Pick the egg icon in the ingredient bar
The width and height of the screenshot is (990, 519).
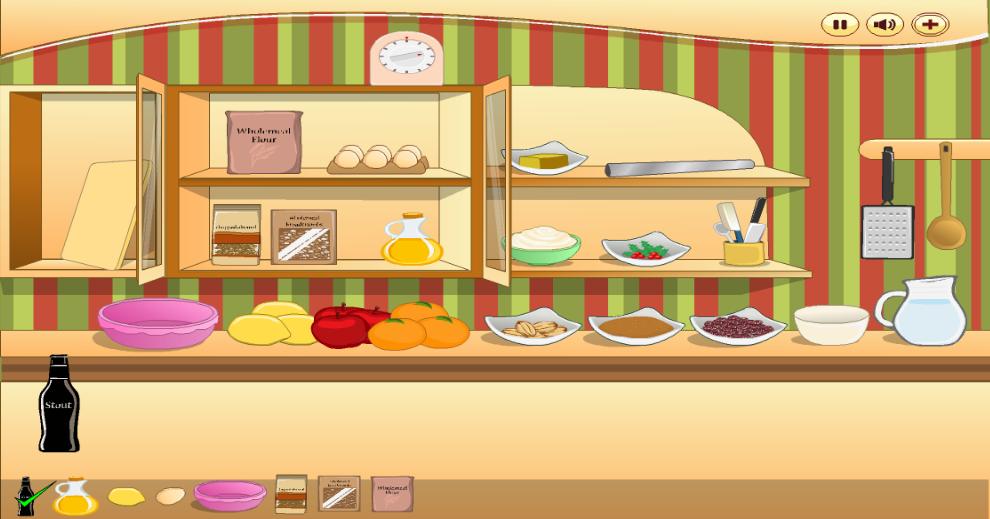171,496
